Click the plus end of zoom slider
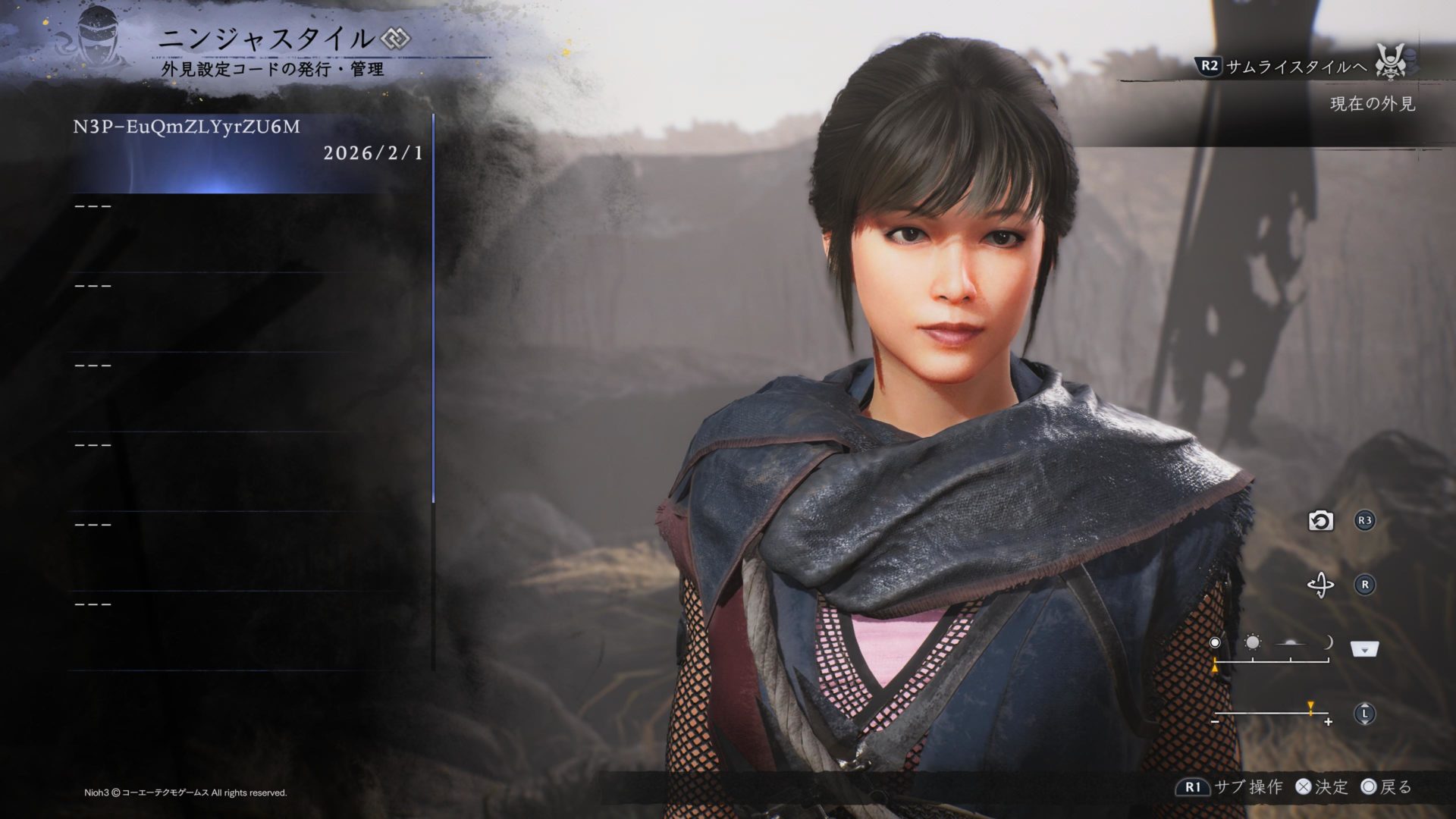Viewport: 1456px width, 819px height. coord(1328,723)
